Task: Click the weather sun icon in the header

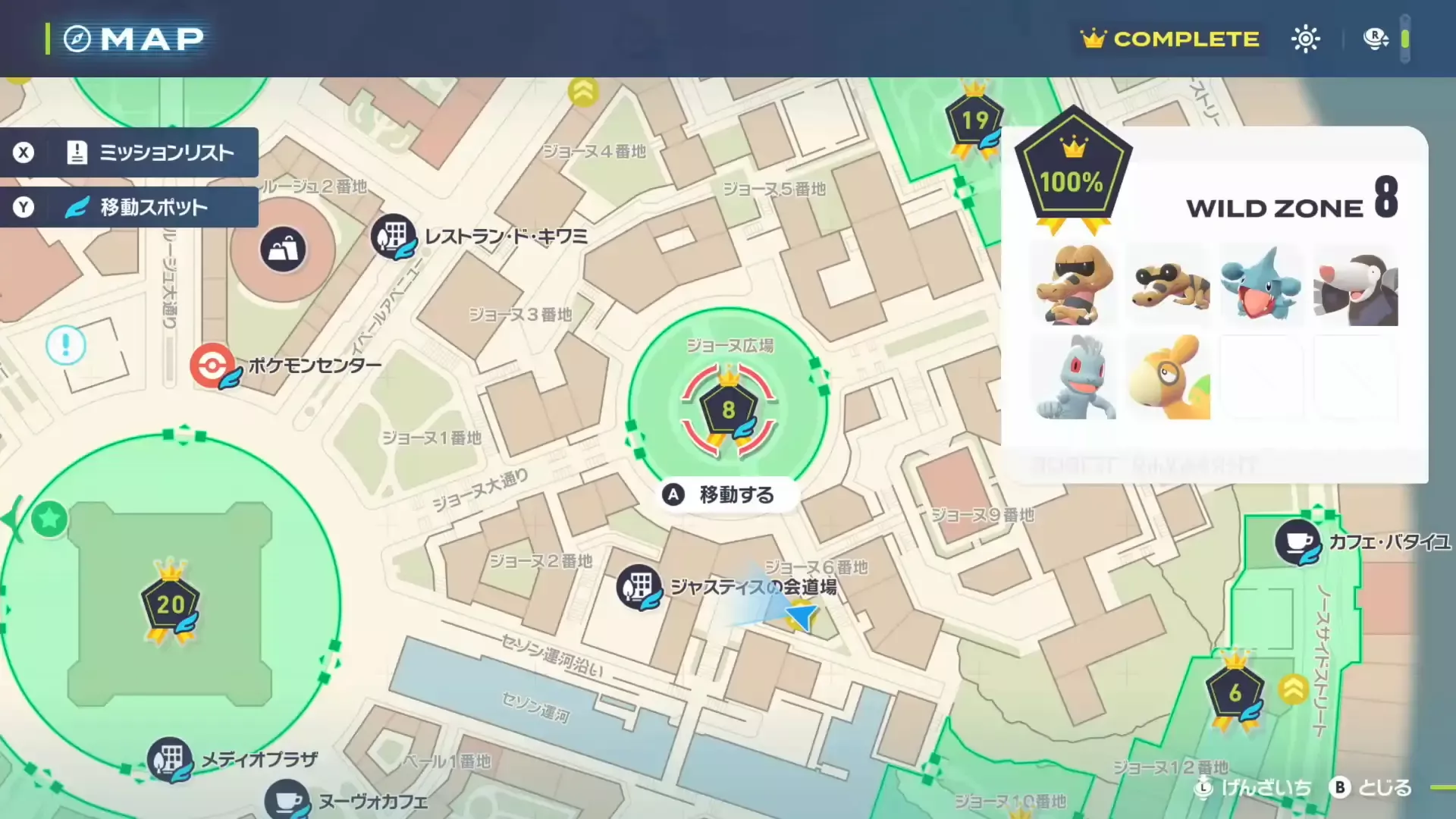Action: tap(1306, 38)
